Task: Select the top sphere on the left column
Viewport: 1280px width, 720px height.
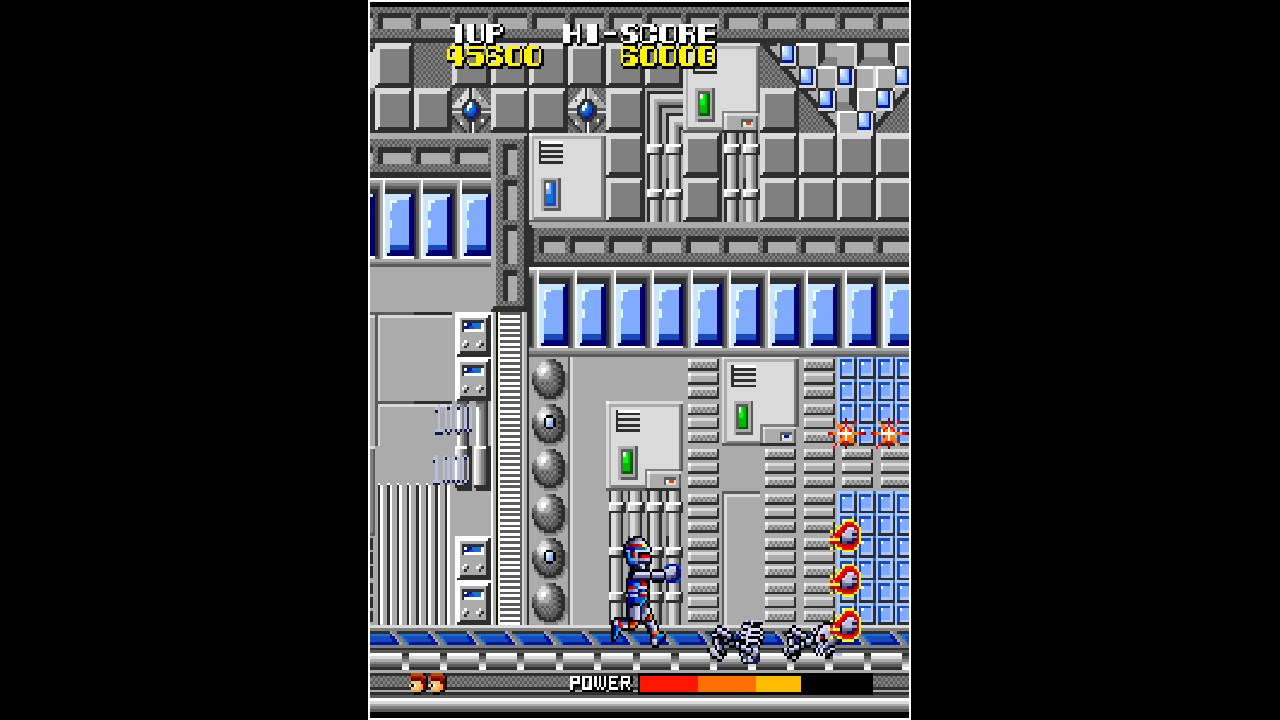Action: coord(548,378)
